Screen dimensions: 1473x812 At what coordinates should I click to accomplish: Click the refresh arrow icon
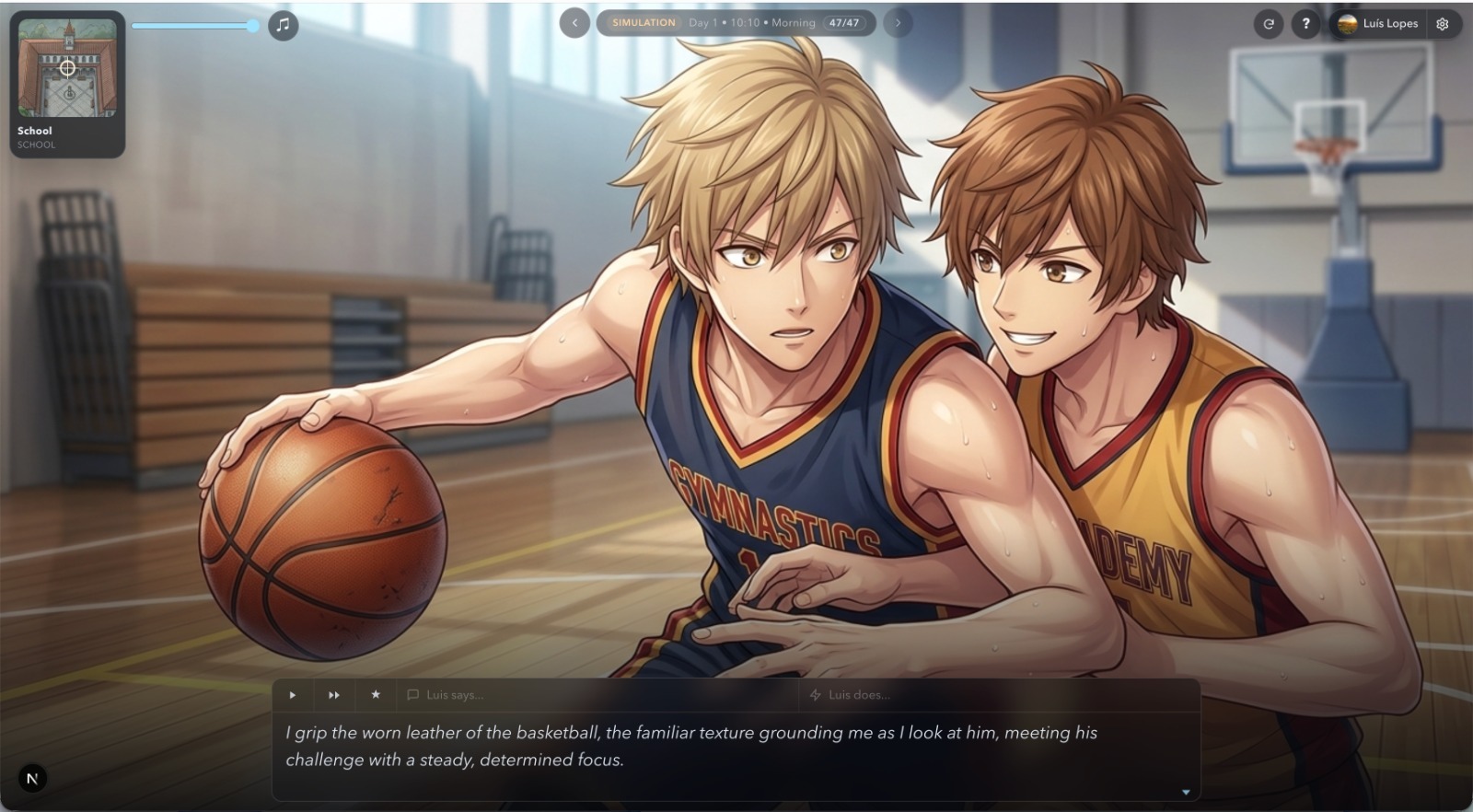pos(1269,24)
